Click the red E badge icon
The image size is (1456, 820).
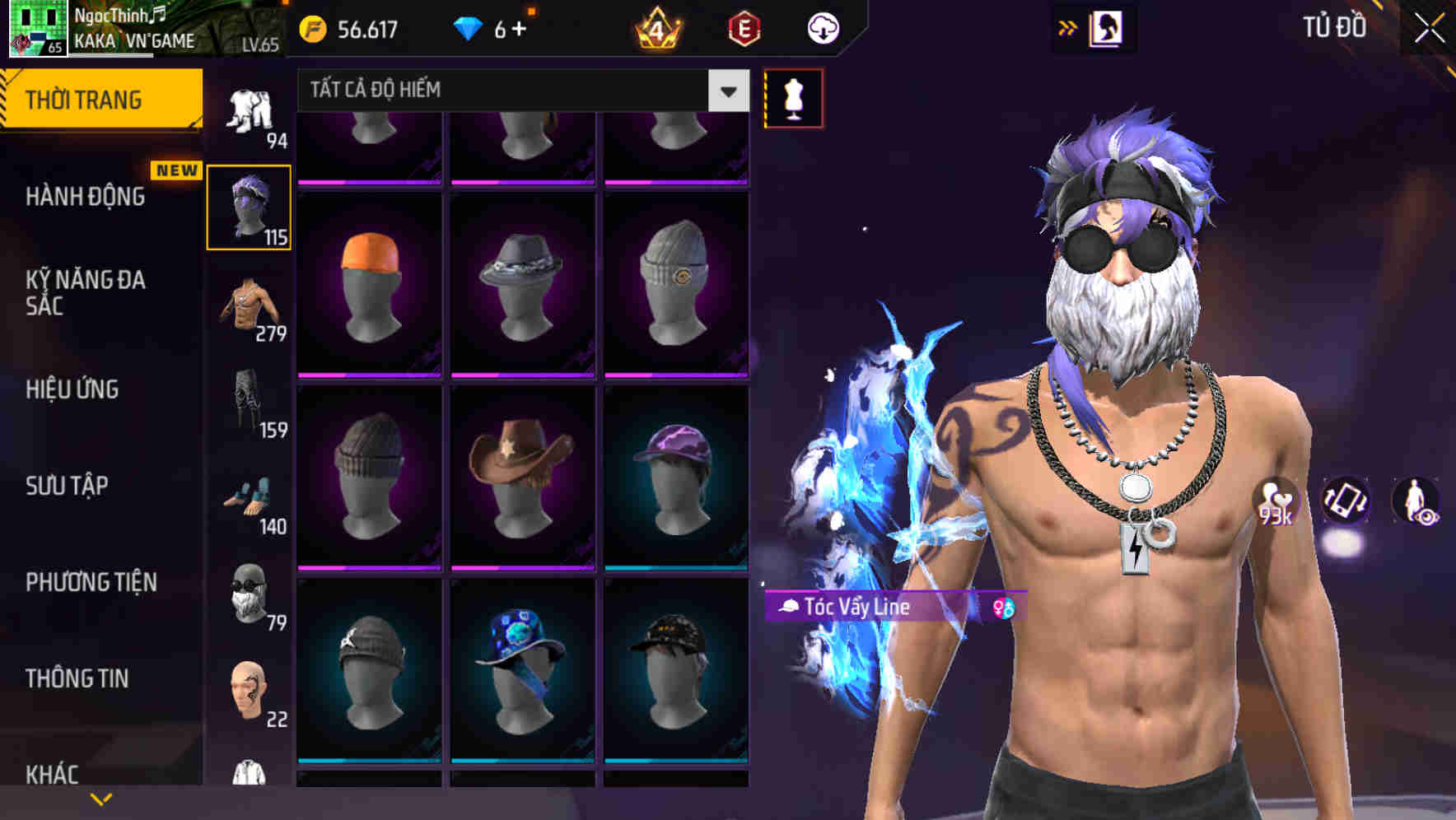[742, 27]
